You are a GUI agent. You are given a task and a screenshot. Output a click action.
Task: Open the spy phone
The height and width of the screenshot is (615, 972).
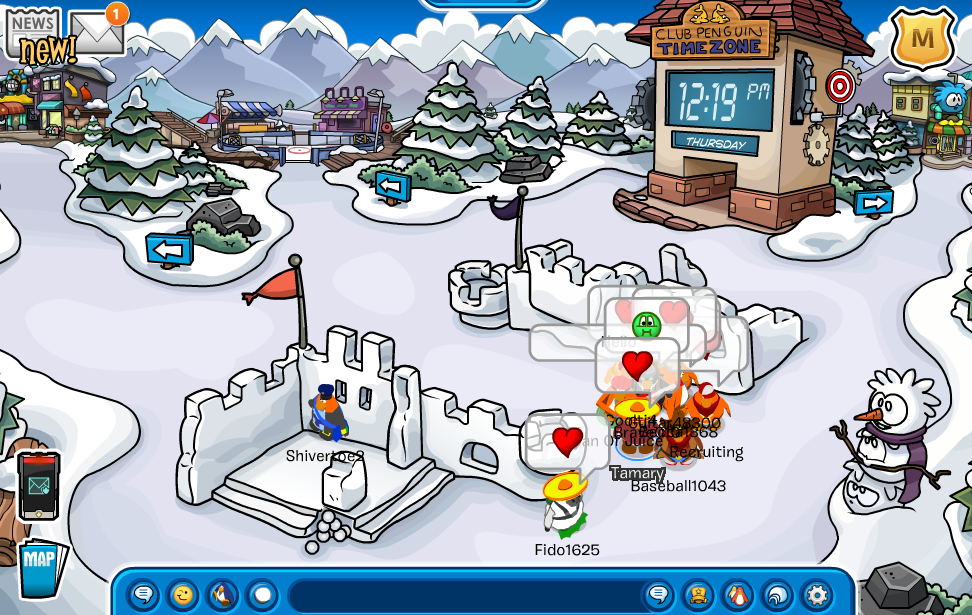point(39,485)
